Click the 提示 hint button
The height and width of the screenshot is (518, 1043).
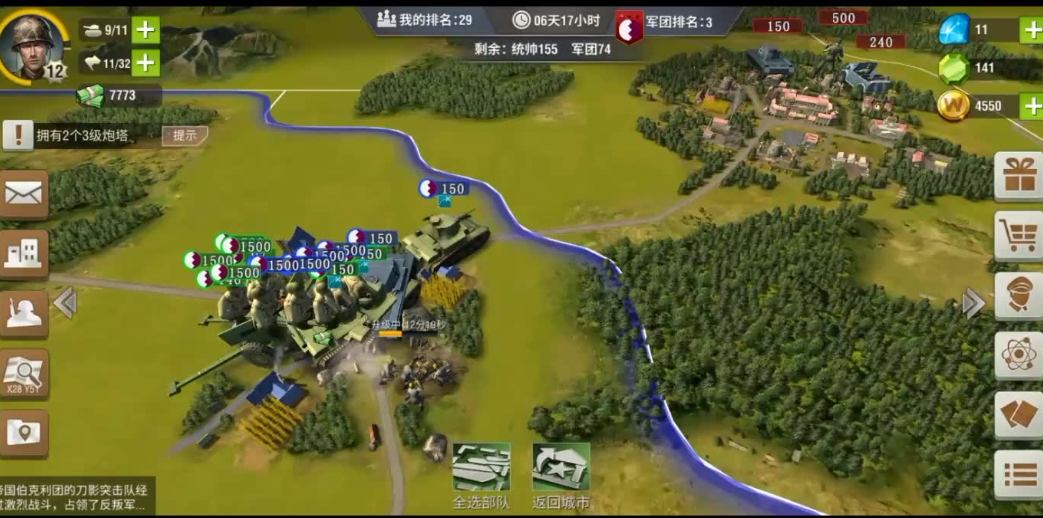click(185, 136)
